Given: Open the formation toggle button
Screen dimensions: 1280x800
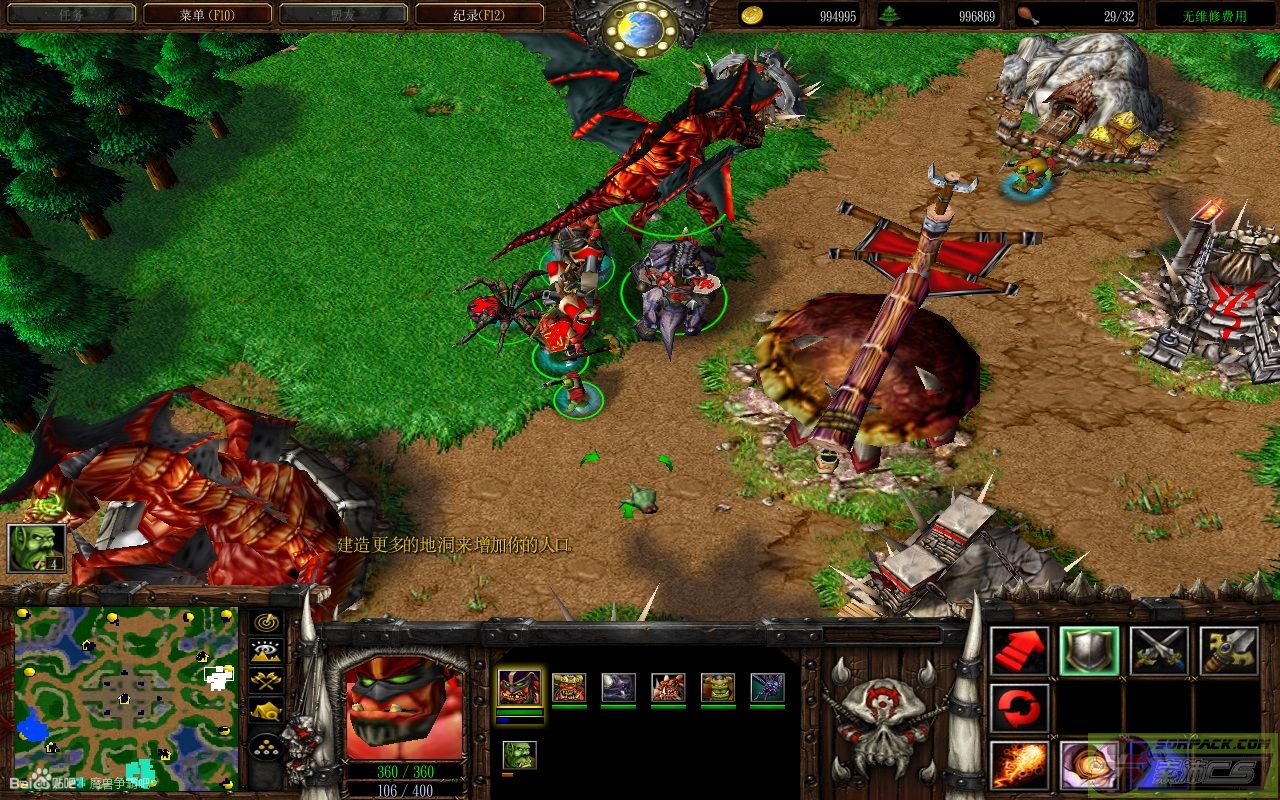Looking at the screenshot, I should pyautogui.click(x=265, y=746).
